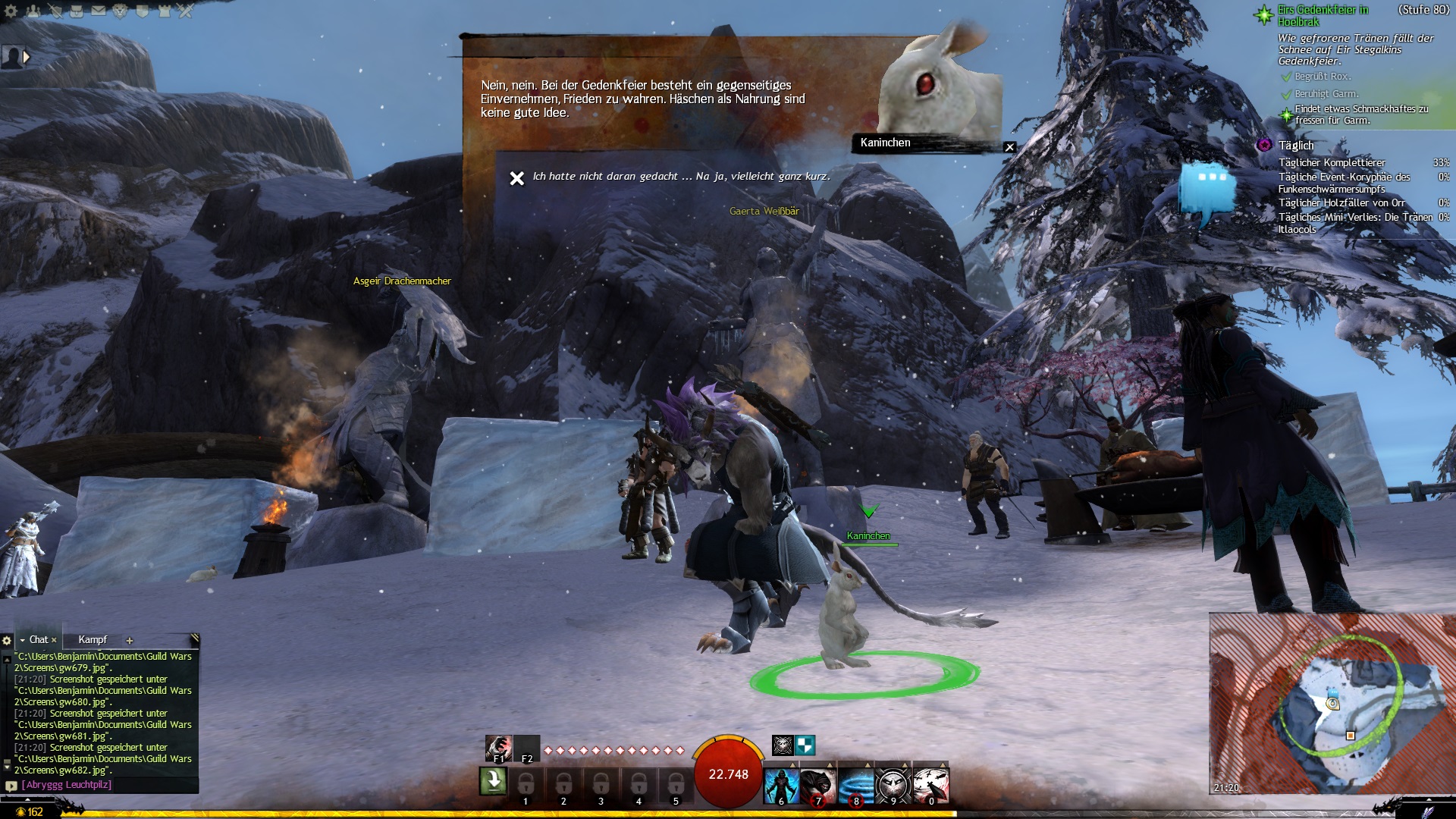Screen dimensions: 1456x819
Task: Open the game menu gear icon
Action: [x=11, y=11]
